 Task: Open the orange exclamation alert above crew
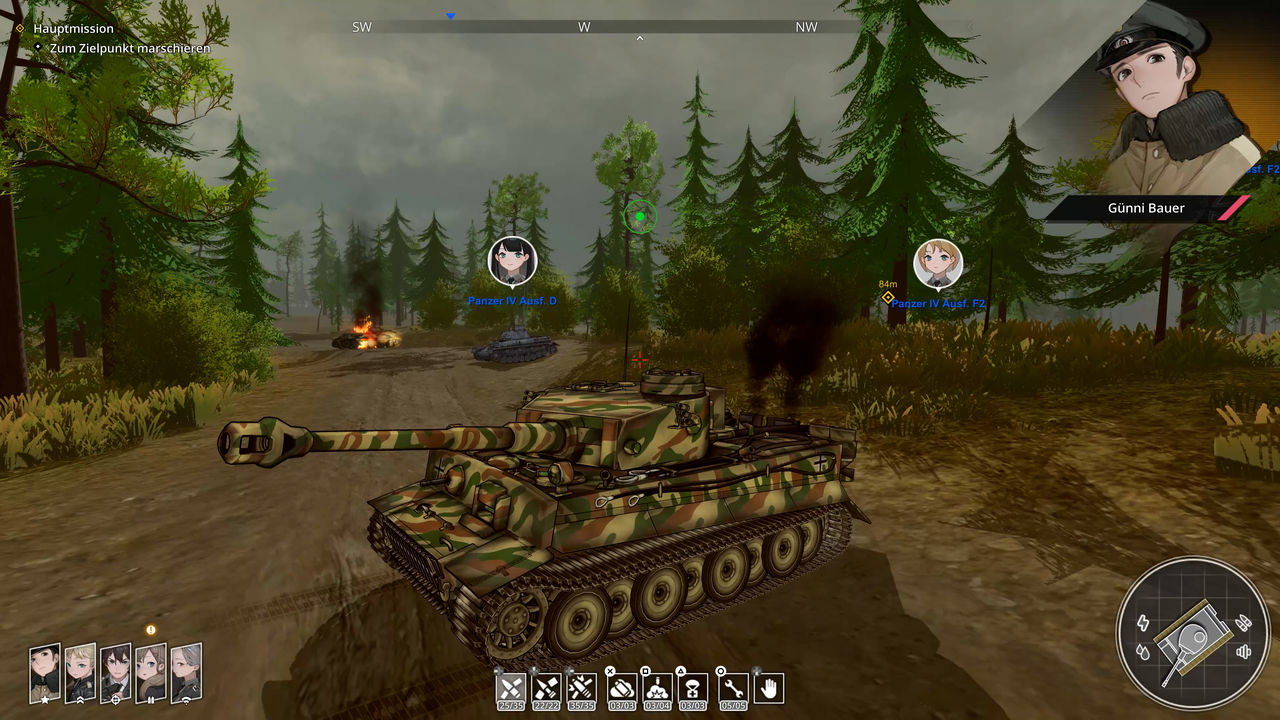point(151,630)
